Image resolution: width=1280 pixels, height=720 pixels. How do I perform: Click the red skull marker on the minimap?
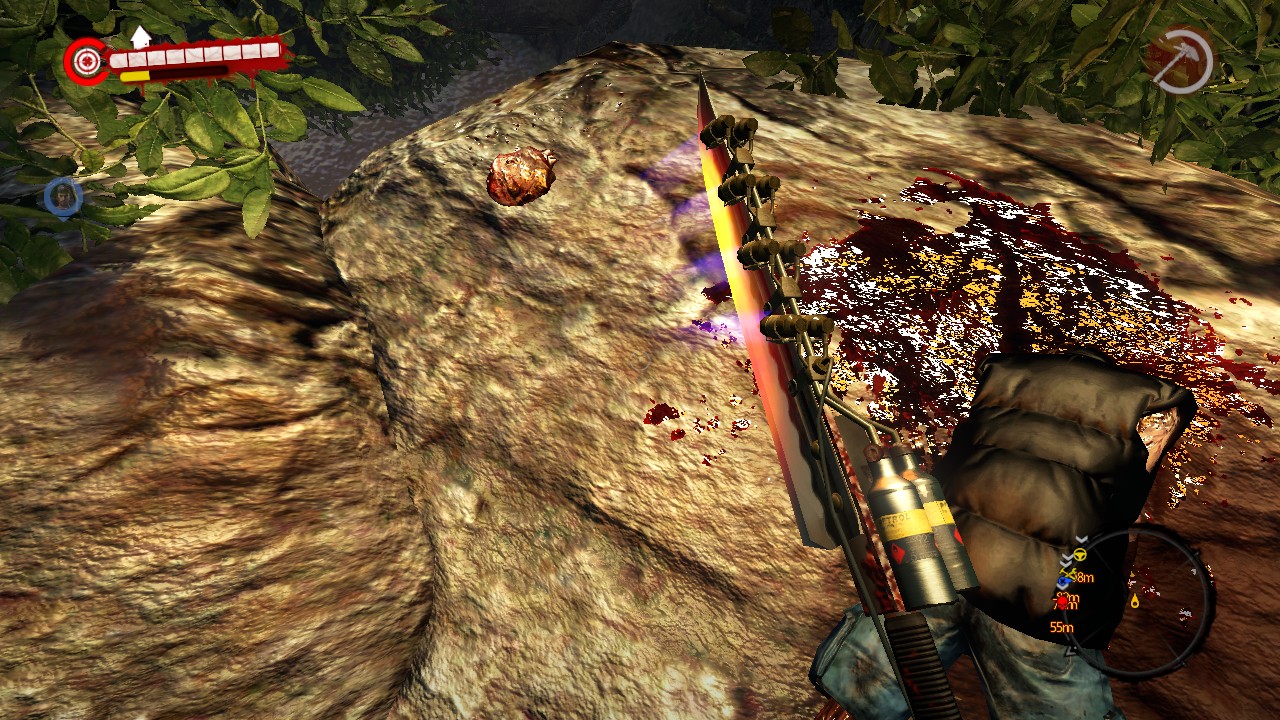tap(1062, 602)
